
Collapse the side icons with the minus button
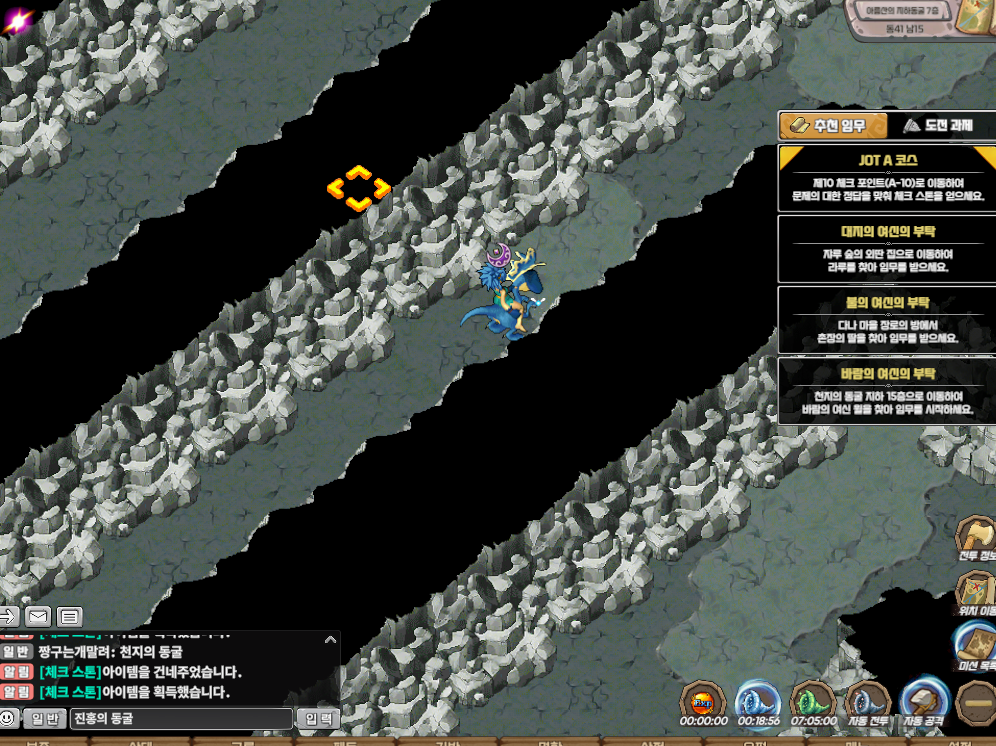pyautogui.click(x=975, y=702)
